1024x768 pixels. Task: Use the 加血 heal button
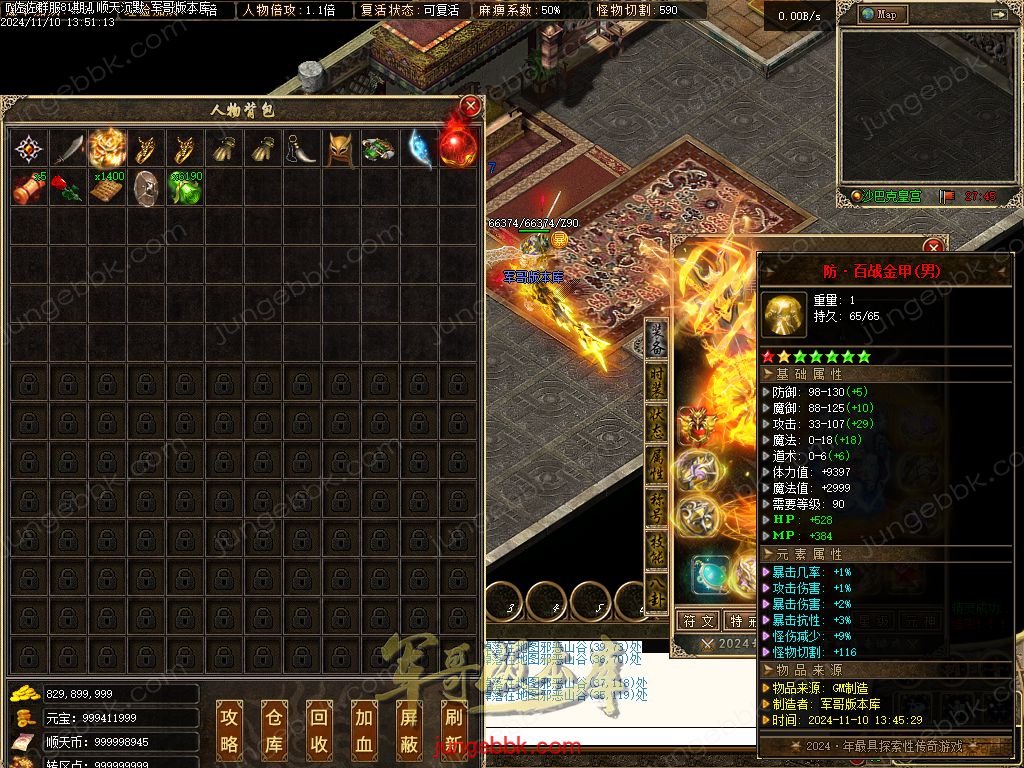(363, 728)
